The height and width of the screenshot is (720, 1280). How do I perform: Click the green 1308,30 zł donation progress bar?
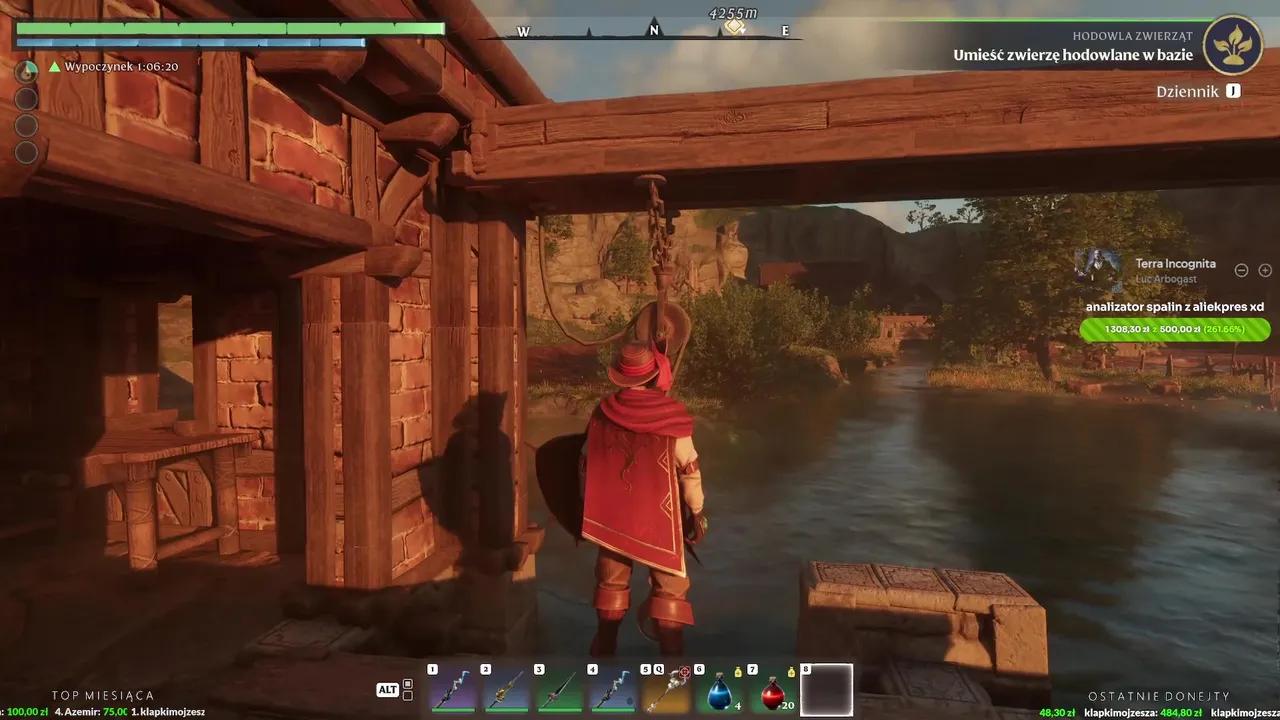pos(1175,329)
